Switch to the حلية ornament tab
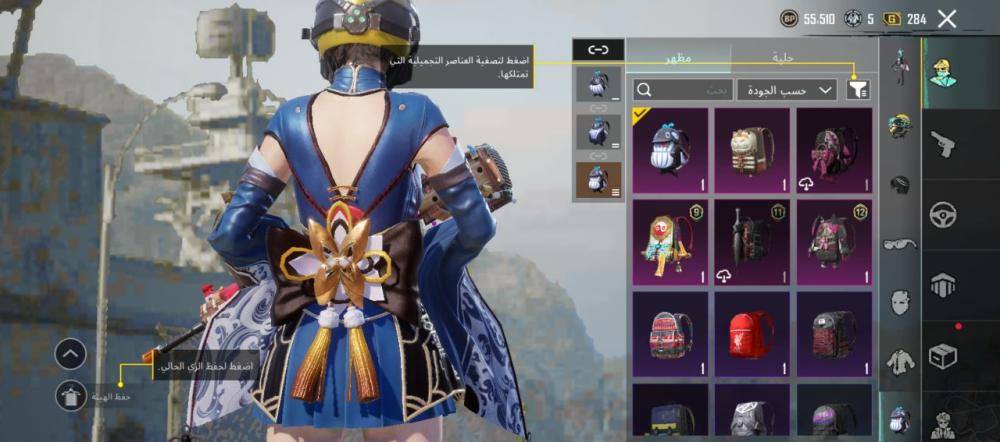 784,58
